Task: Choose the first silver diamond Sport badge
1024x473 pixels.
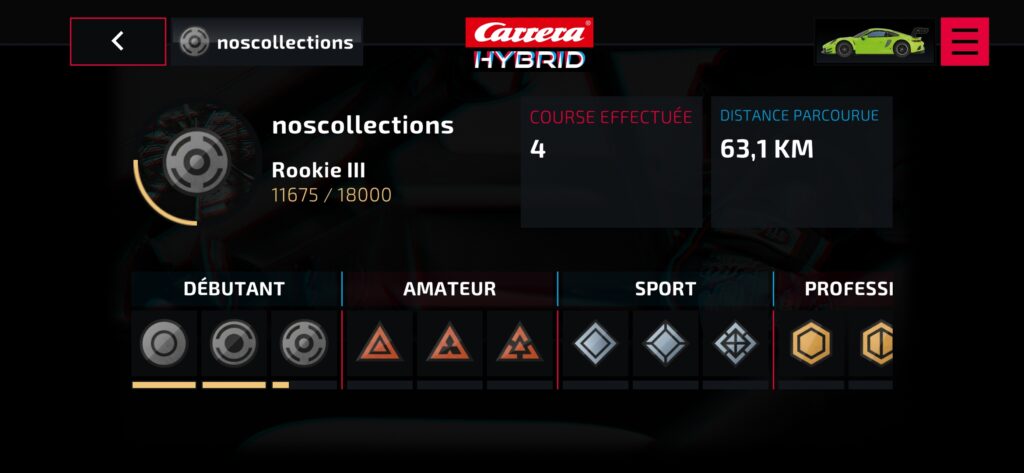Action: (595, 345)
